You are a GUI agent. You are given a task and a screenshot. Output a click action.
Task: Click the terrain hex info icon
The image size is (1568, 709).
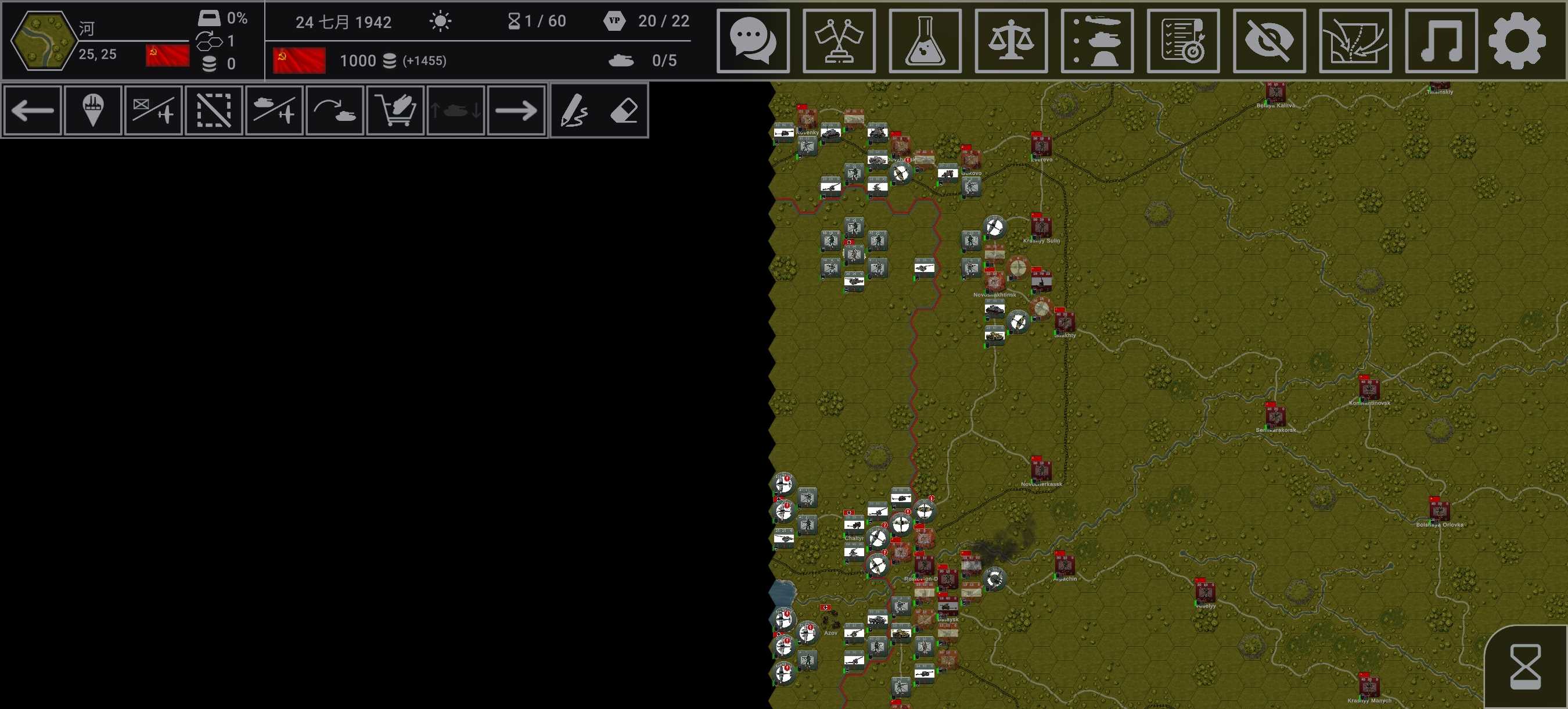pos(42,40)
